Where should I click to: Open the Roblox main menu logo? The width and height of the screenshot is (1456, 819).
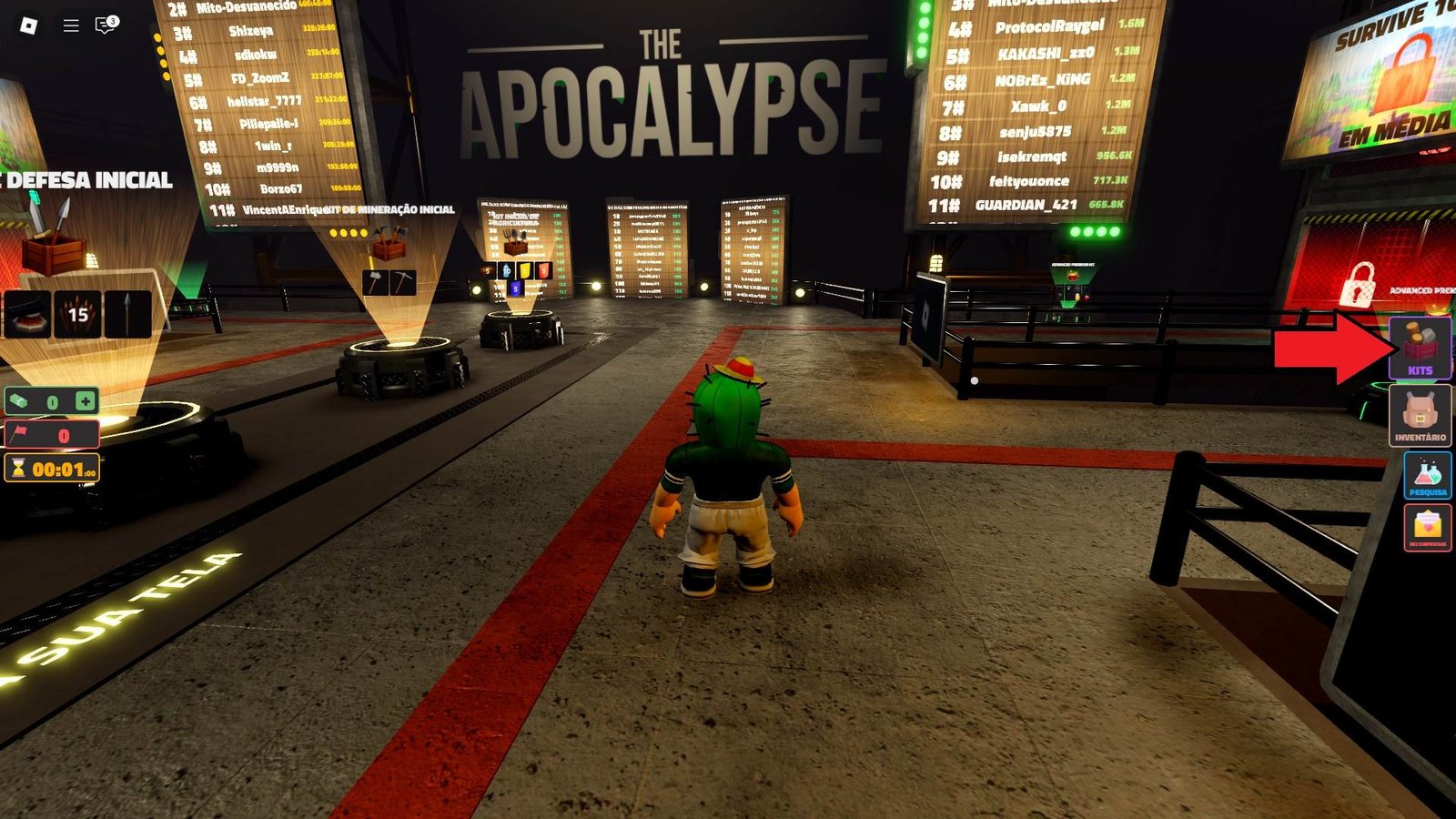(28, 25)
